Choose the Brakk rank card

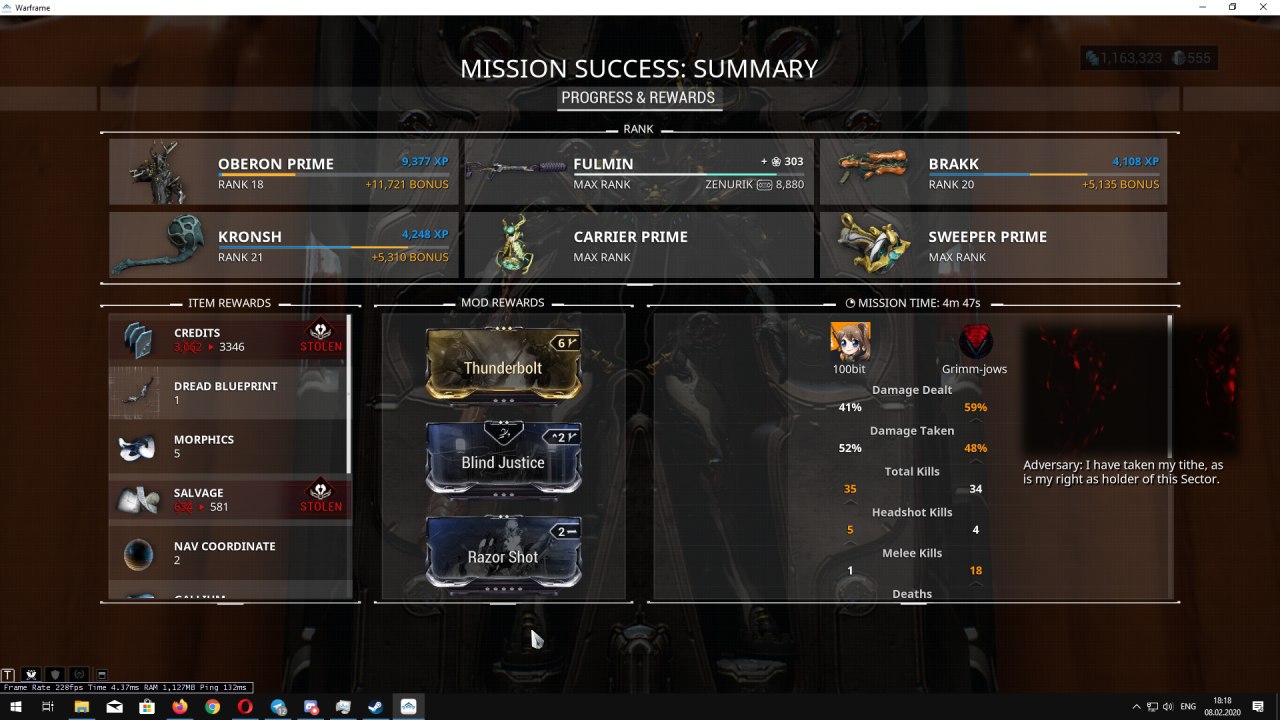click(993, 172)
